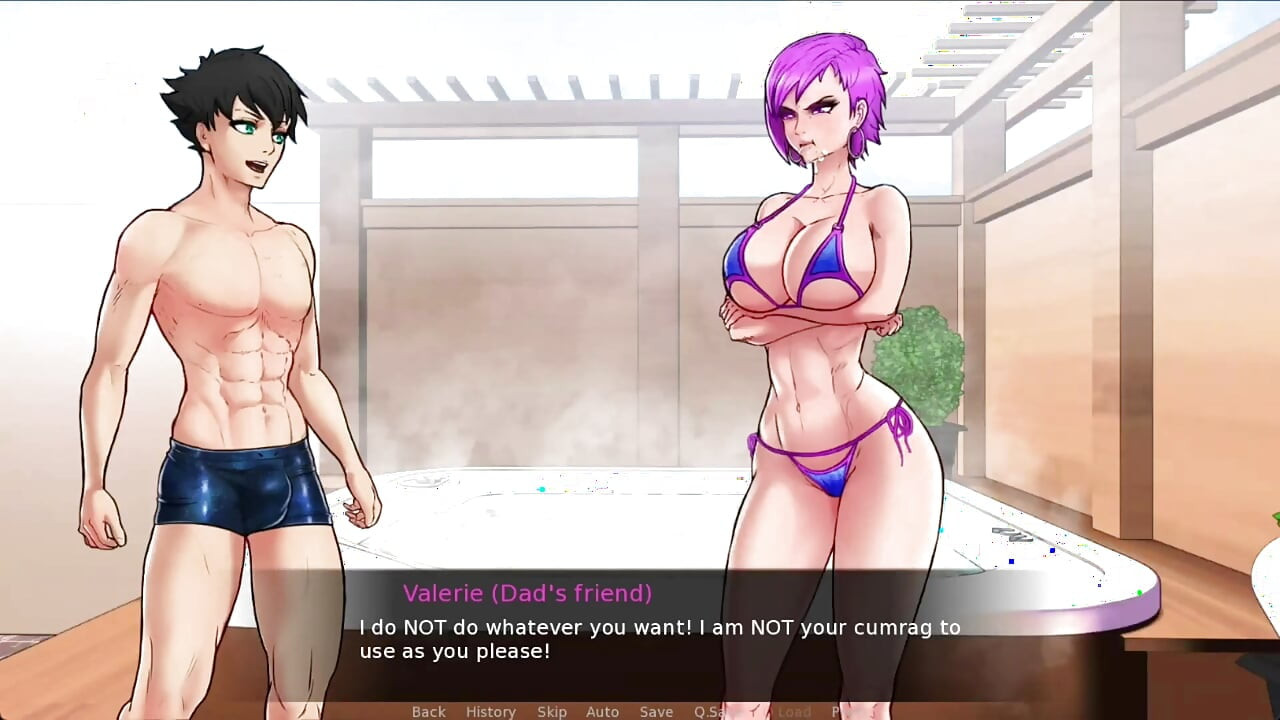The width and height of the screenshot is (1280, 720).
Task: Trigger the Q.Load quick load
Action: coord(786,711)
